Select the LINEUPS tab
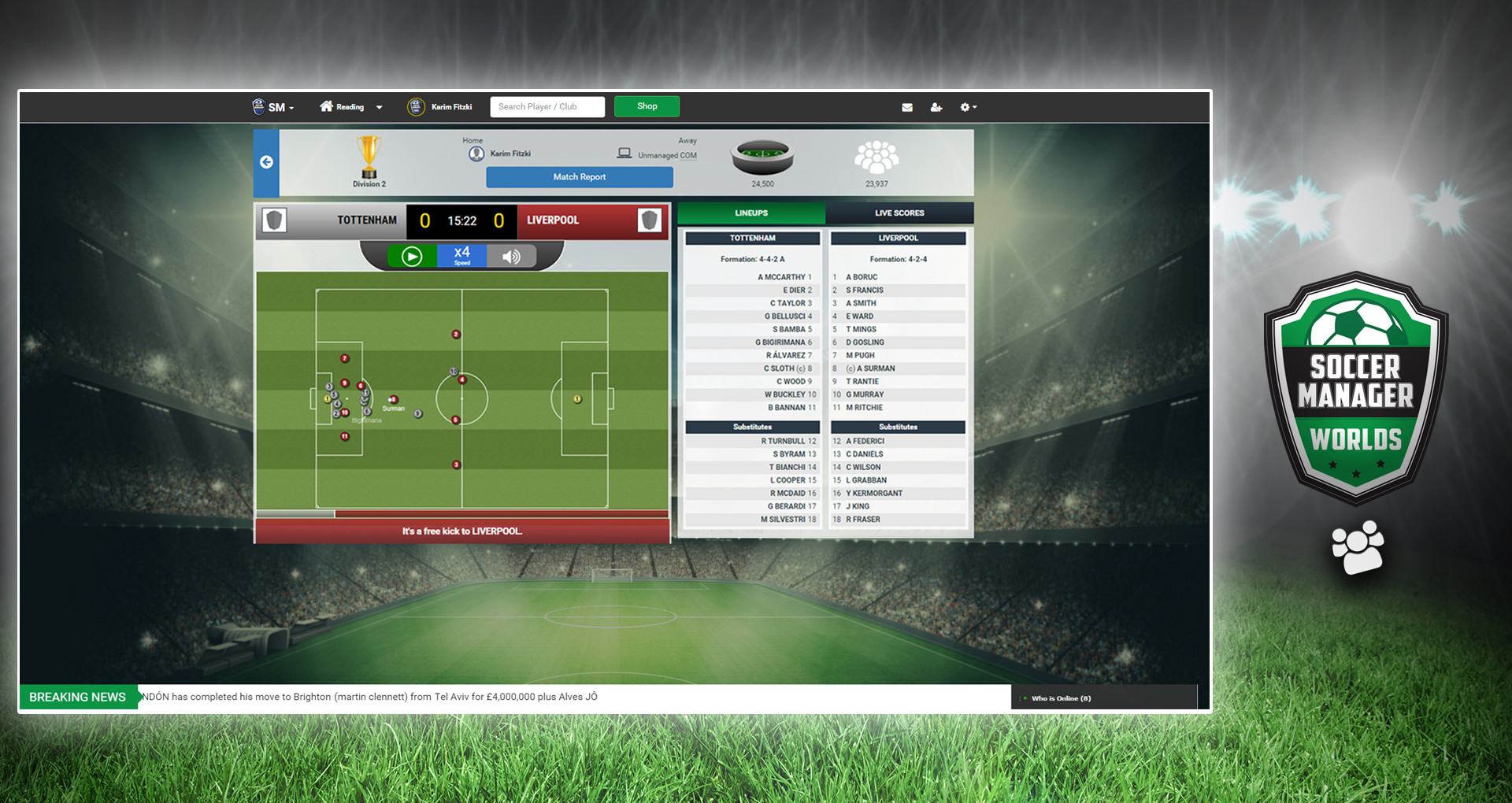The image size is (1512, 803). pos(751,213)
